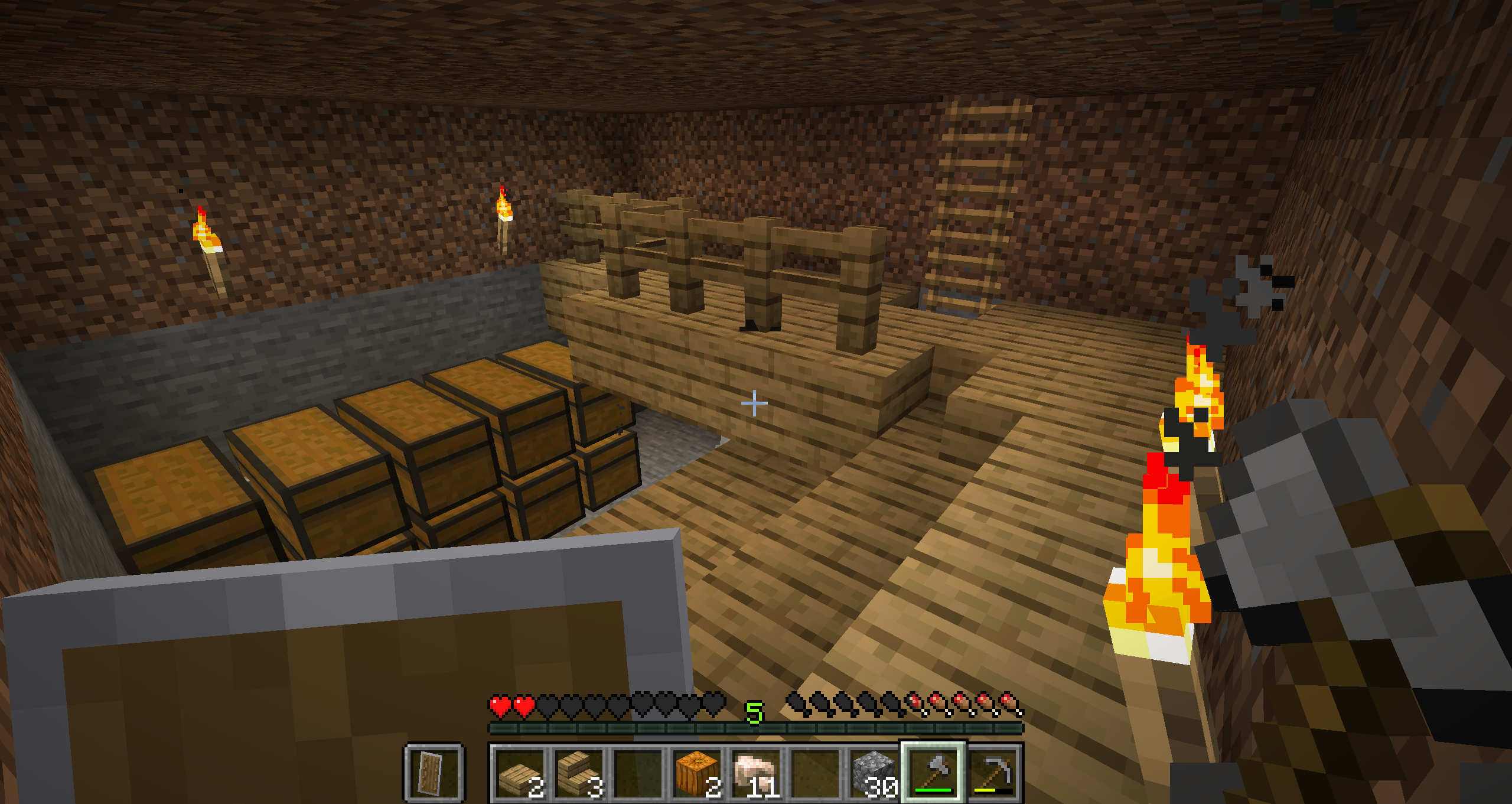This screenshot has height=804, width=1512.
Task: Switch to the pickaxe hotbar slot
Action: tap(993, 773)
